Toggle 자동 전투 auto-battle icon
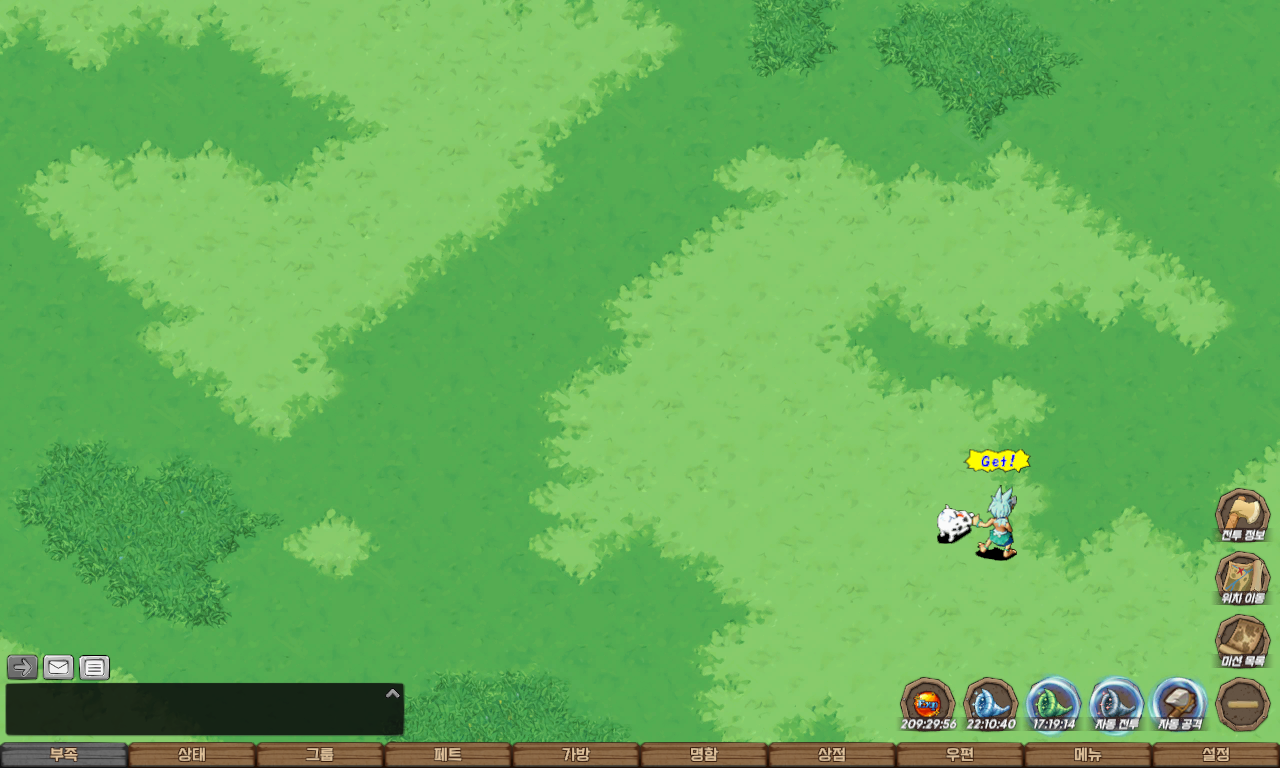Image resolution: width=1280 pixels, height=768 pixels. 1116,703
